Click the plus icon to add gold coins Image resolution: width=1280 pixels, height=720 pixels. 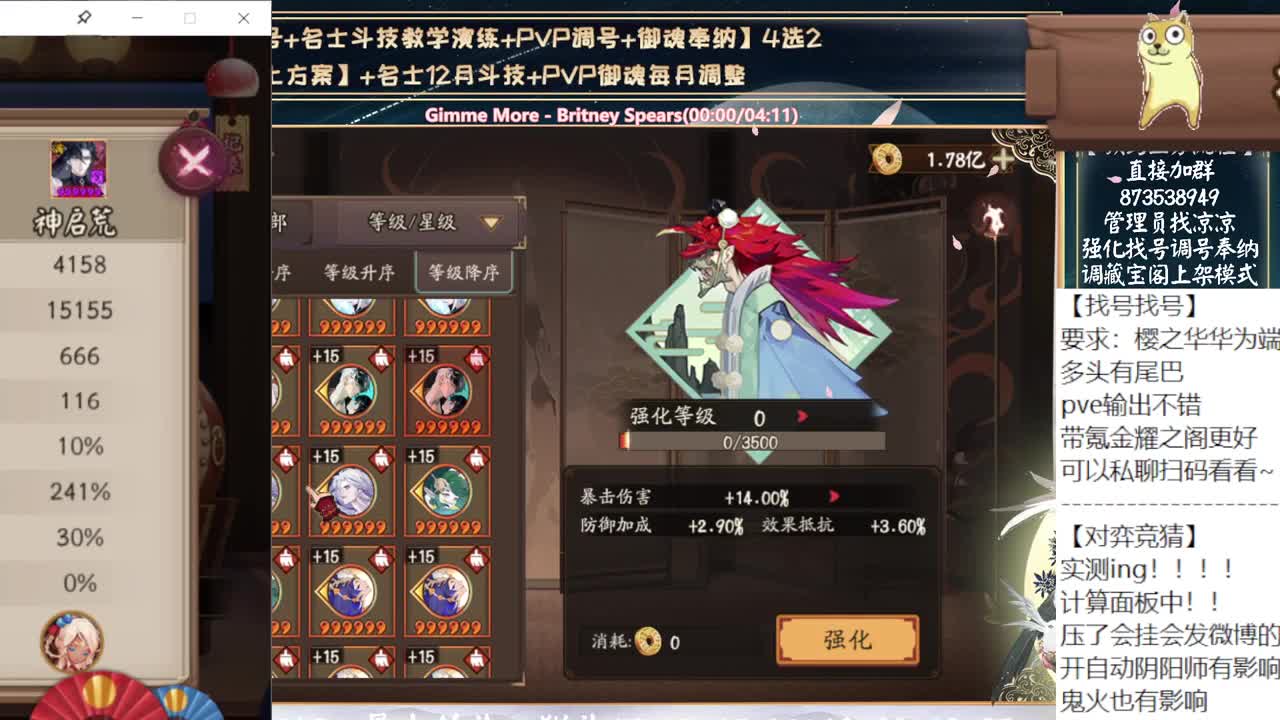(x=1003, y=156)
